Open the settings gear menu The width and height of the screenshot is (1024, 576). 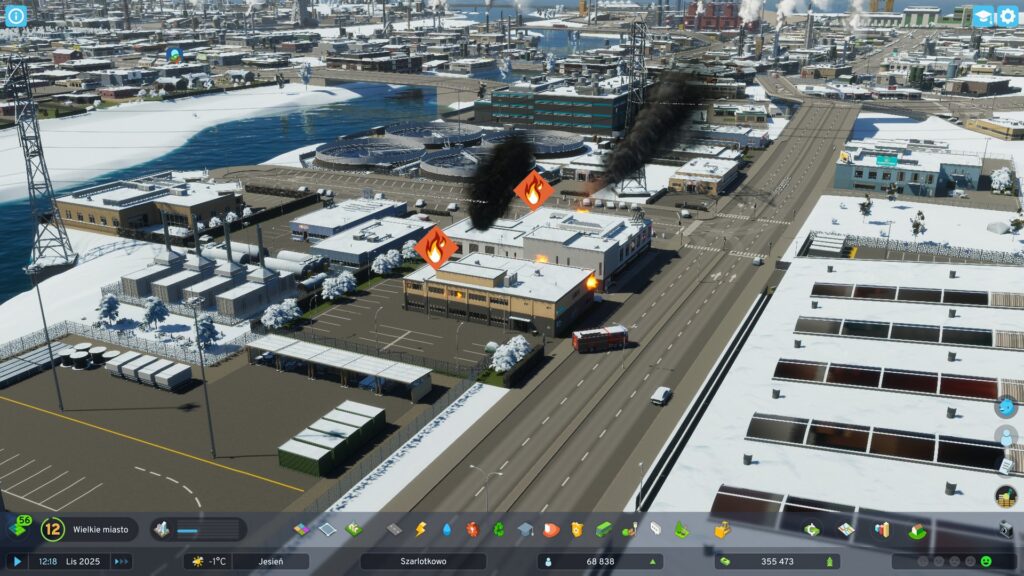point(1006,16)
